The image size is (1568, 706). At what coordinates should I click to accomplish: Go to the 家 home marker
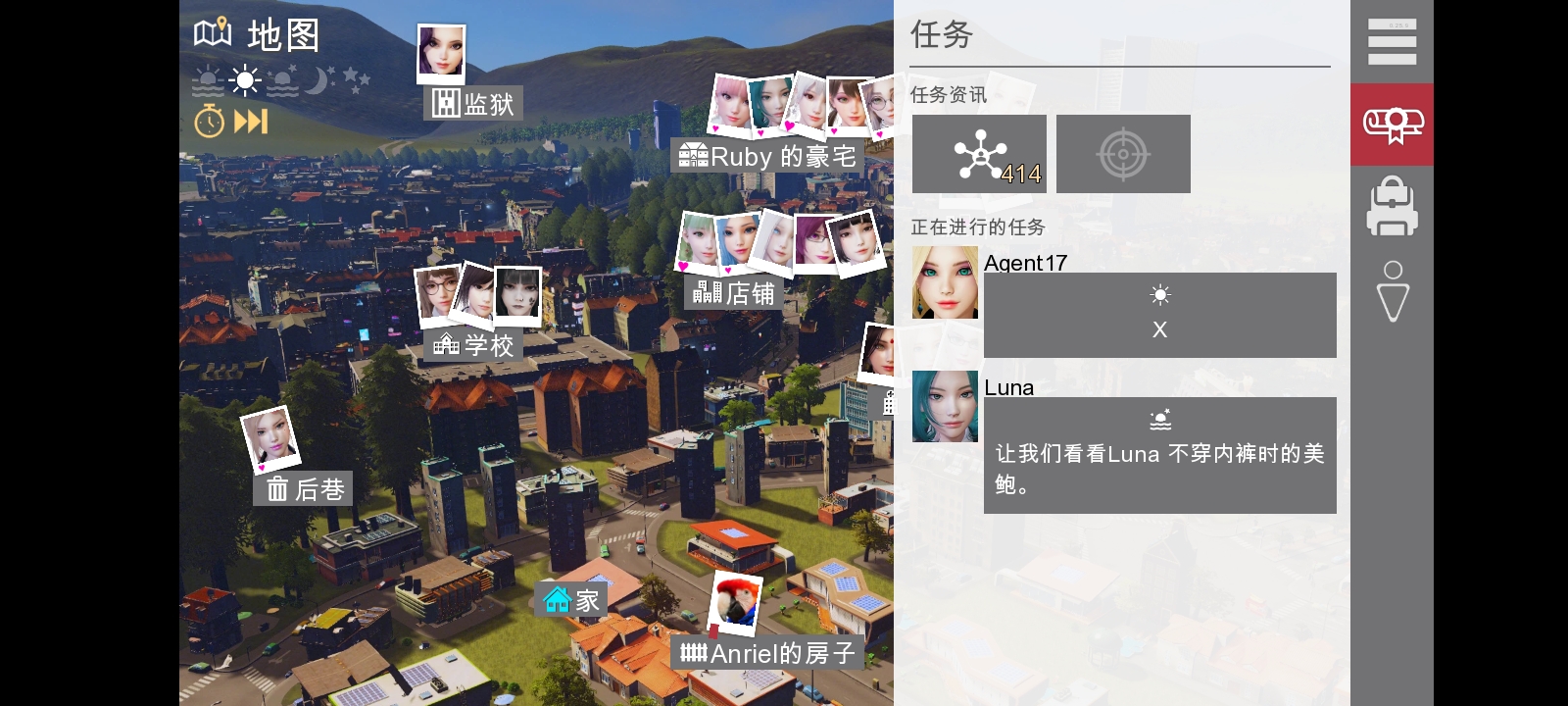click(x=569, y=598)
